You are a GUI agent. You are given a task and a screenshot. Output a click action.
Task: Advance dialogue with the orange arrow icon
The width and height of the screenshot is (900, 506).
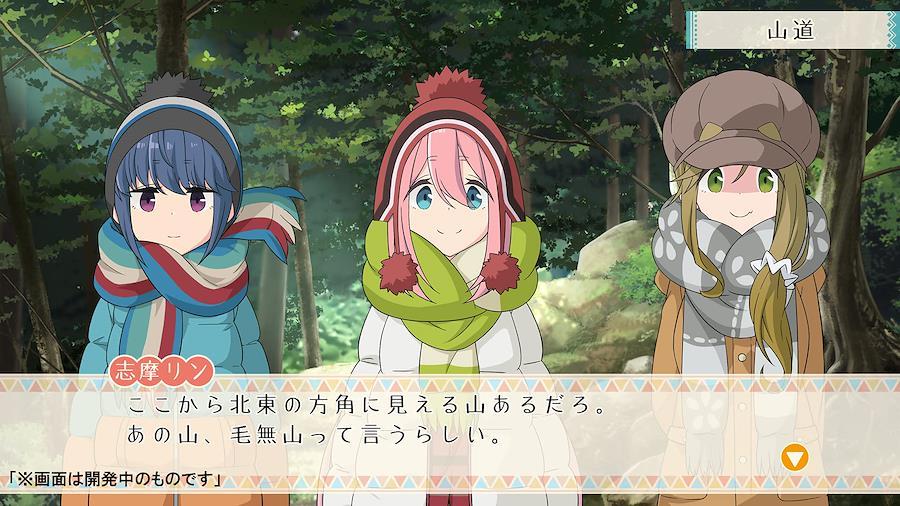click(795, 457)
